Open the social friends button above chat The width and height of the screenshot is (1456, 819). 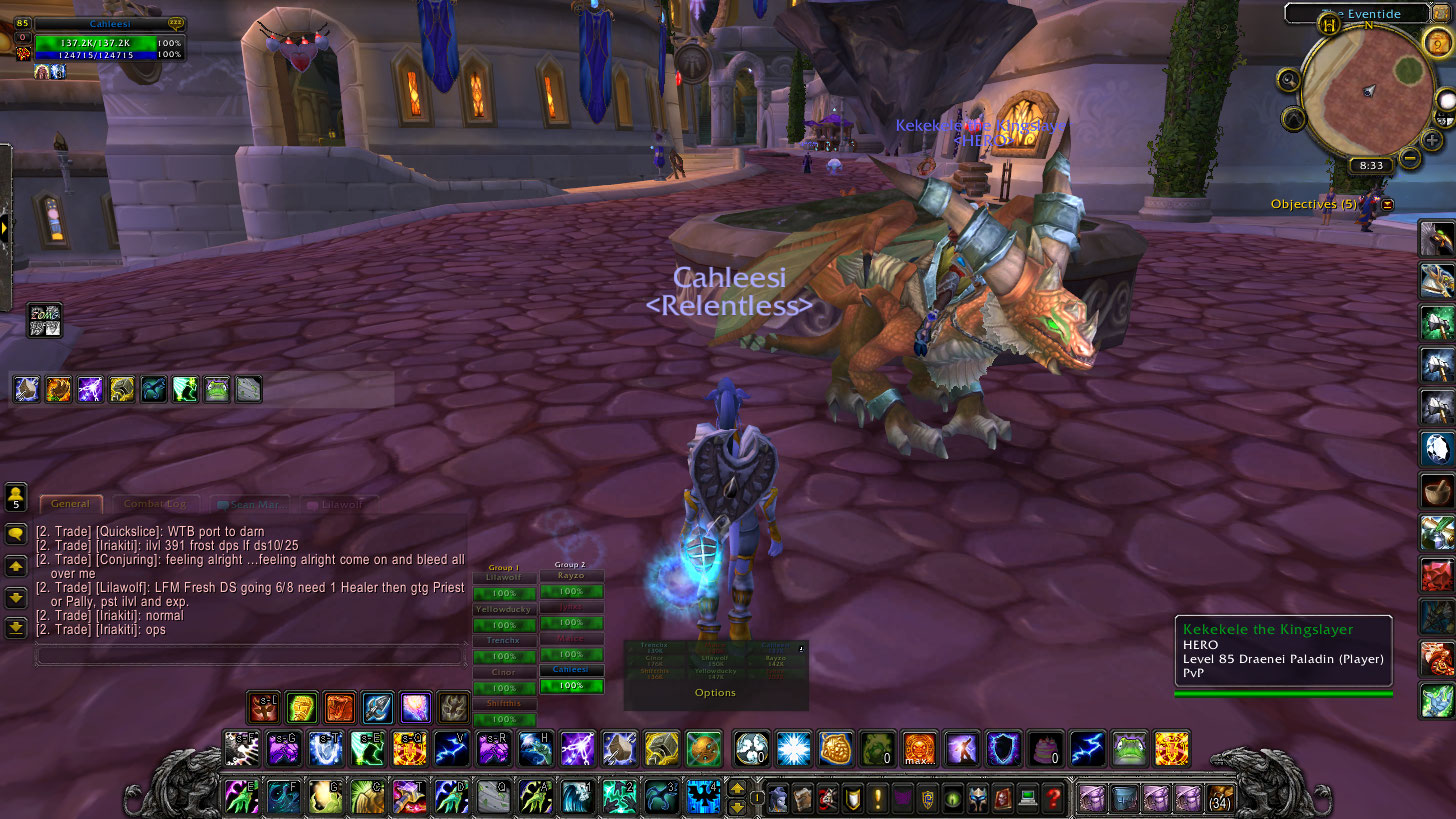(x=16, y=496)
